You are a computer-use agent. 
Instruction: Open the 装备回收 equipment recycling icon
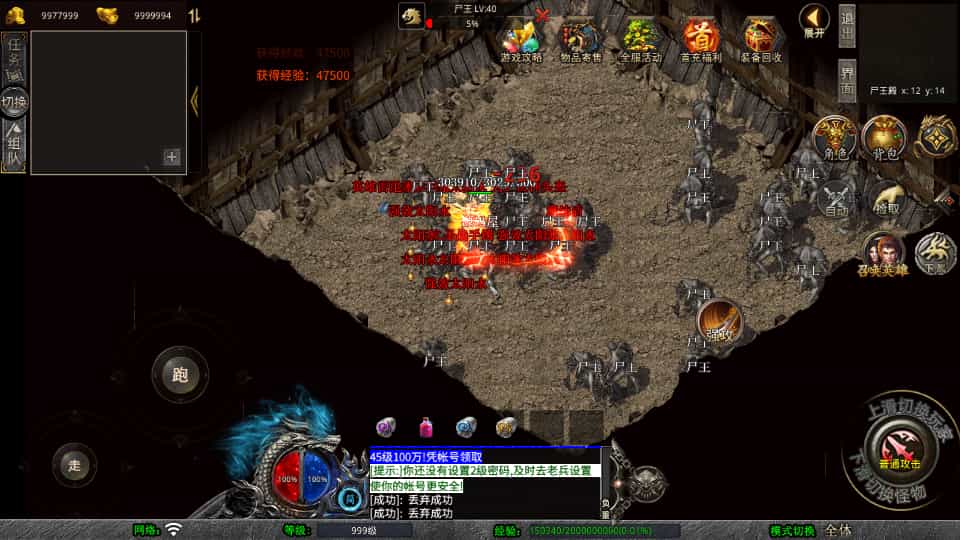(761, 40)
